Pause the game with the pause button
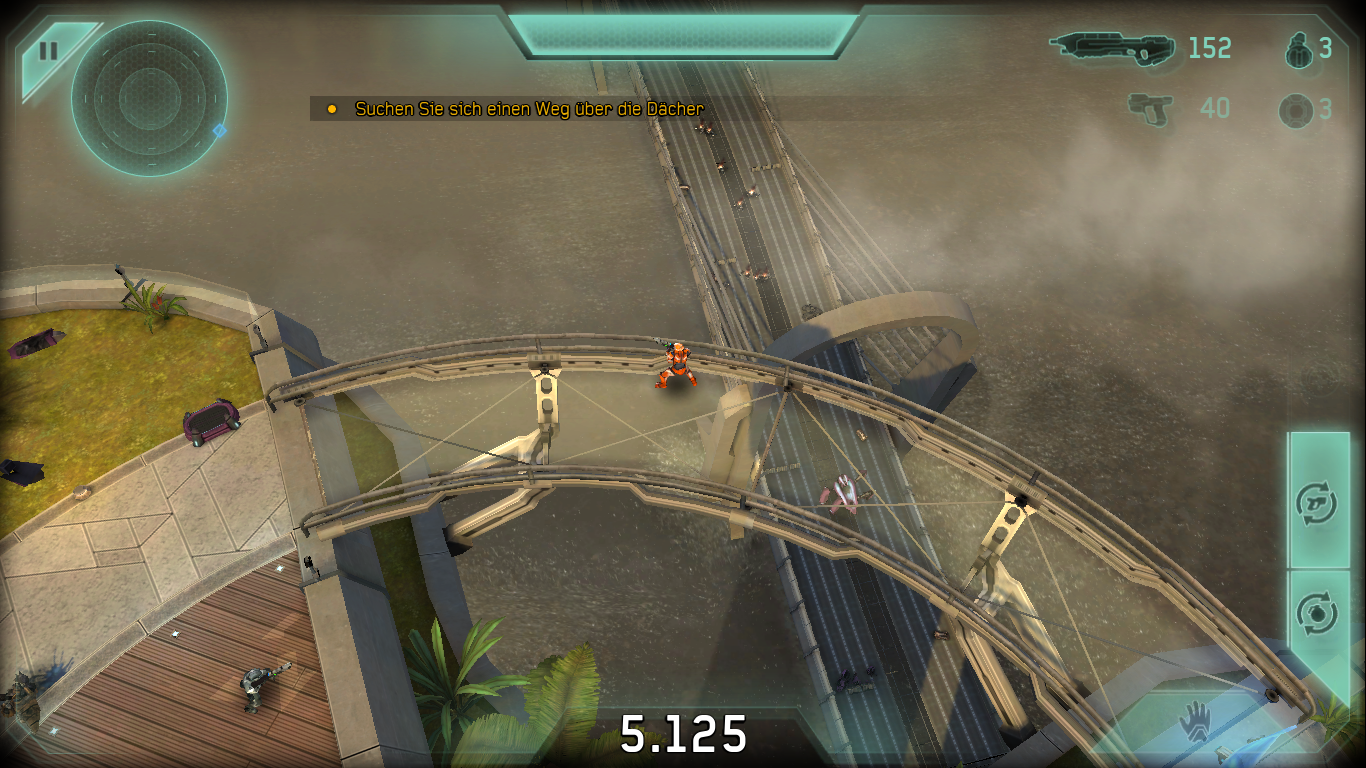The height and width of the screenshot is (768, 1366). tap(47, 51)
